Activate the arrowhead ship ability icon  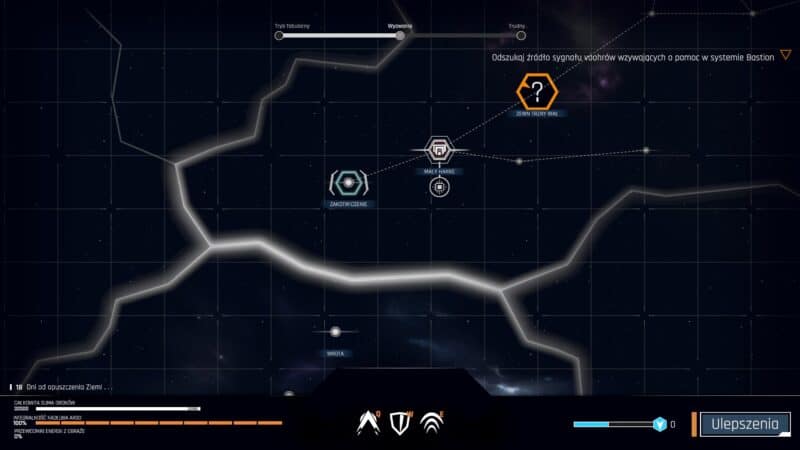[x=370, y=423]
